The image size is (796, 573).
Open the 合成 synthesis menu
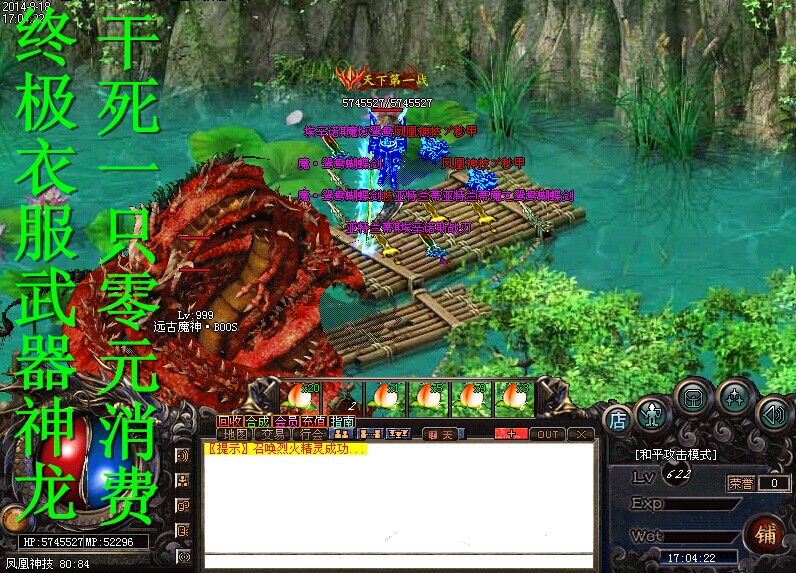coord(258,420)
